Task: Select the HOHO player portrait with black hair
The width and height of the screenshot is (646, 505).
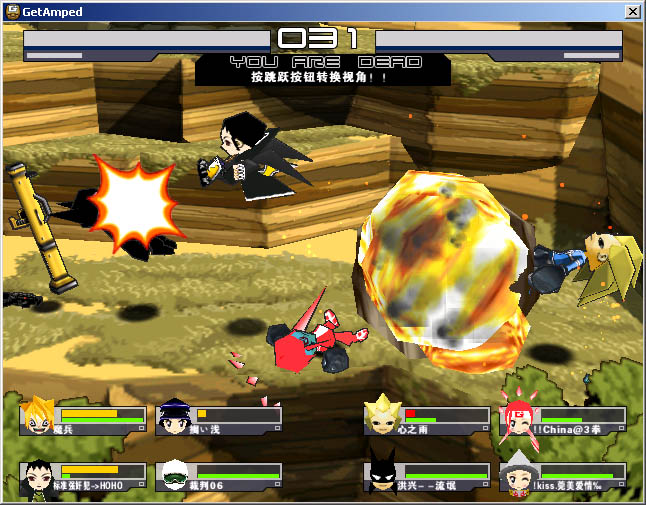Action: tap(38, 476)
